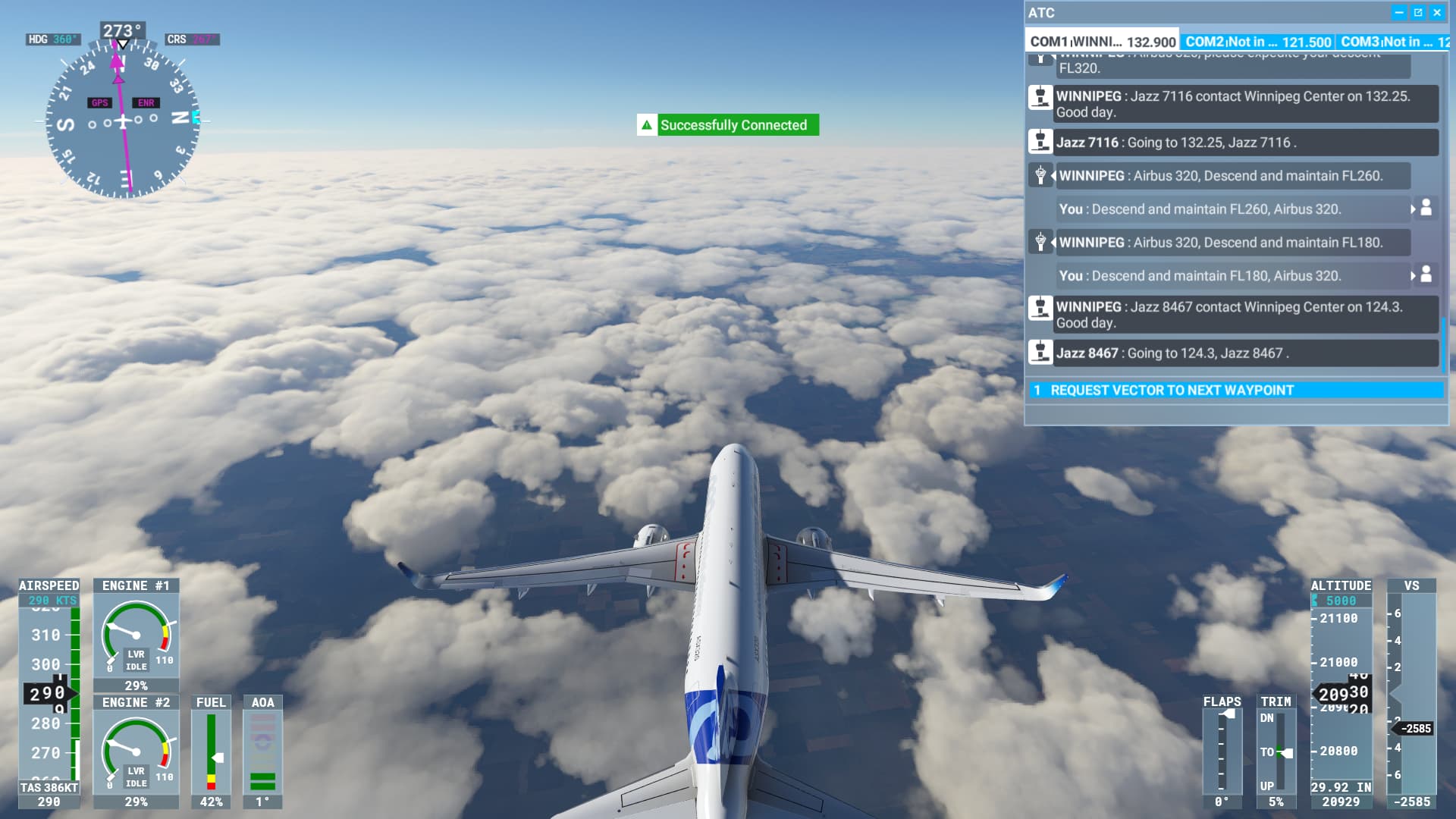Image resolution: width=1456 pixels, height=819 pixels.
Task: Pop out the ATC window
Action: (1418, 13)
